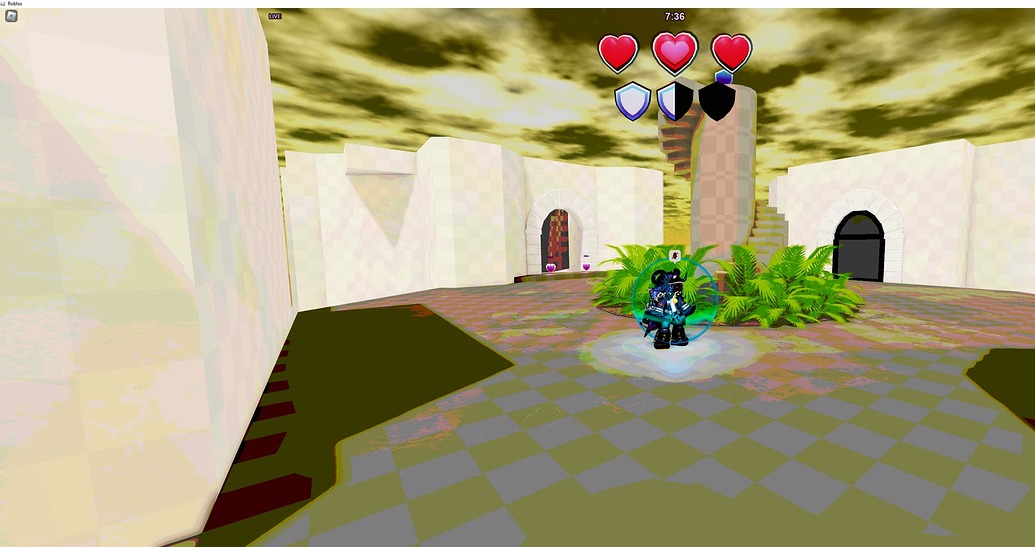
Task: Open the Roblox menu button
Action: click(x=11, y=16)
